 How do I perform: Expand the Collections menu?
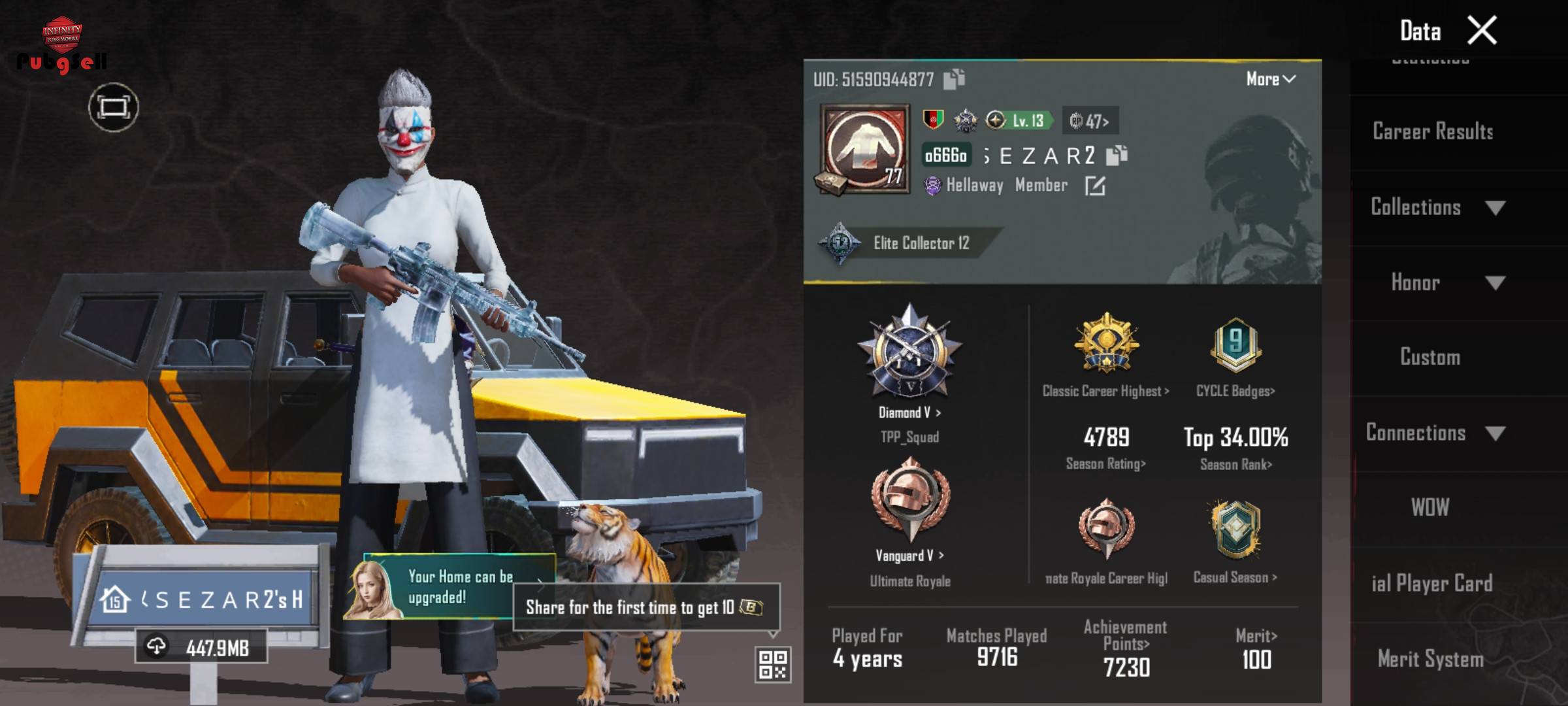[1437, 207]
